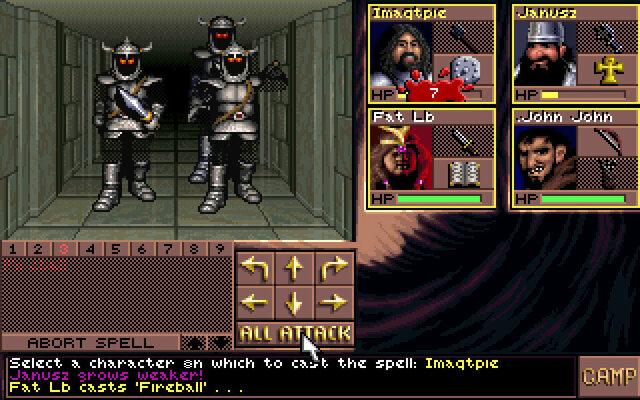Screen dimensions: 640x400
Task: Open the CAMP menu
Action: [x=608, y=377]
